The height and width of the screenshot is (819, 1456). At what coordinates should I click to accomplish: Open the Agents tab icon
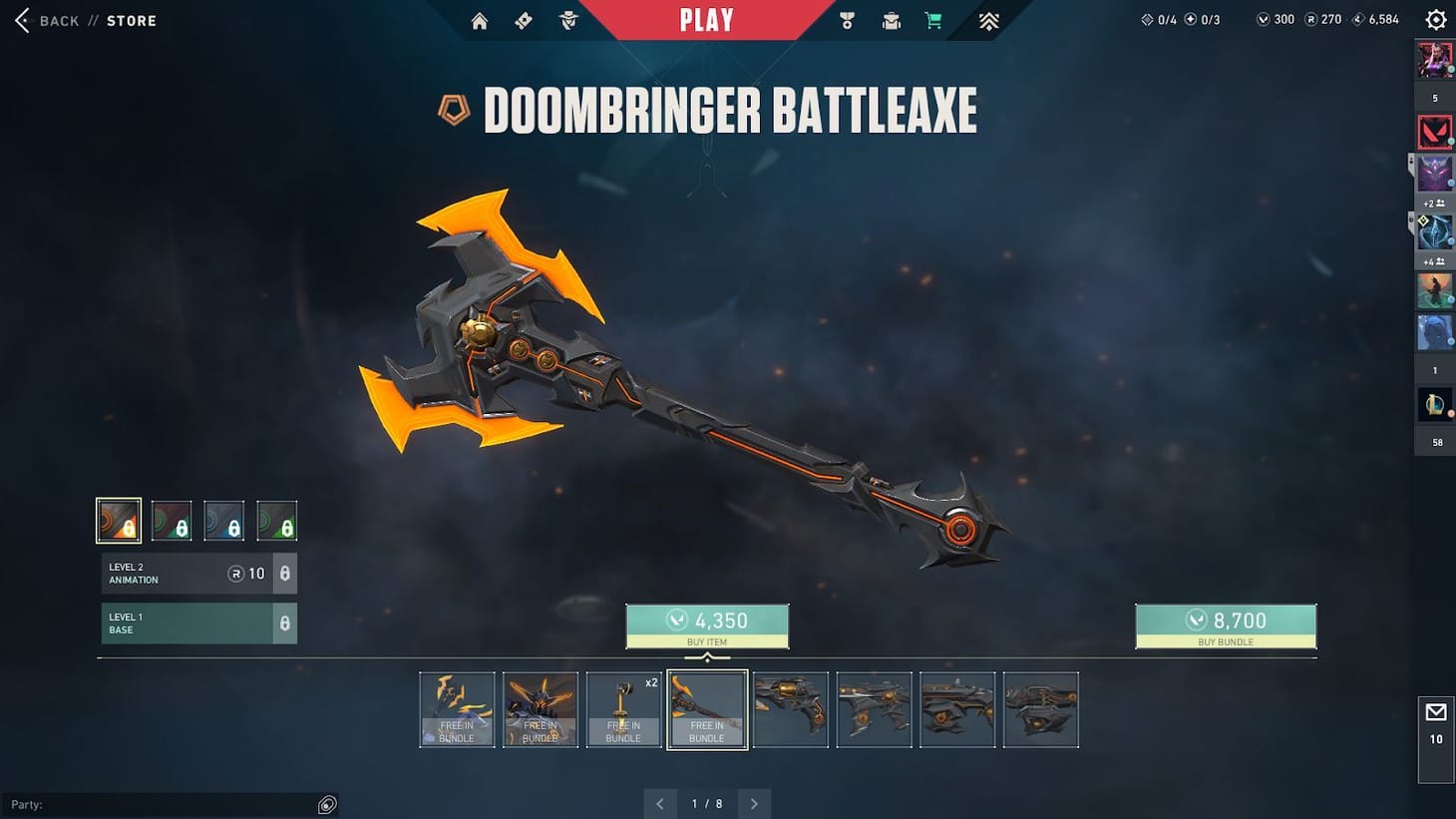tap(567, 20)
